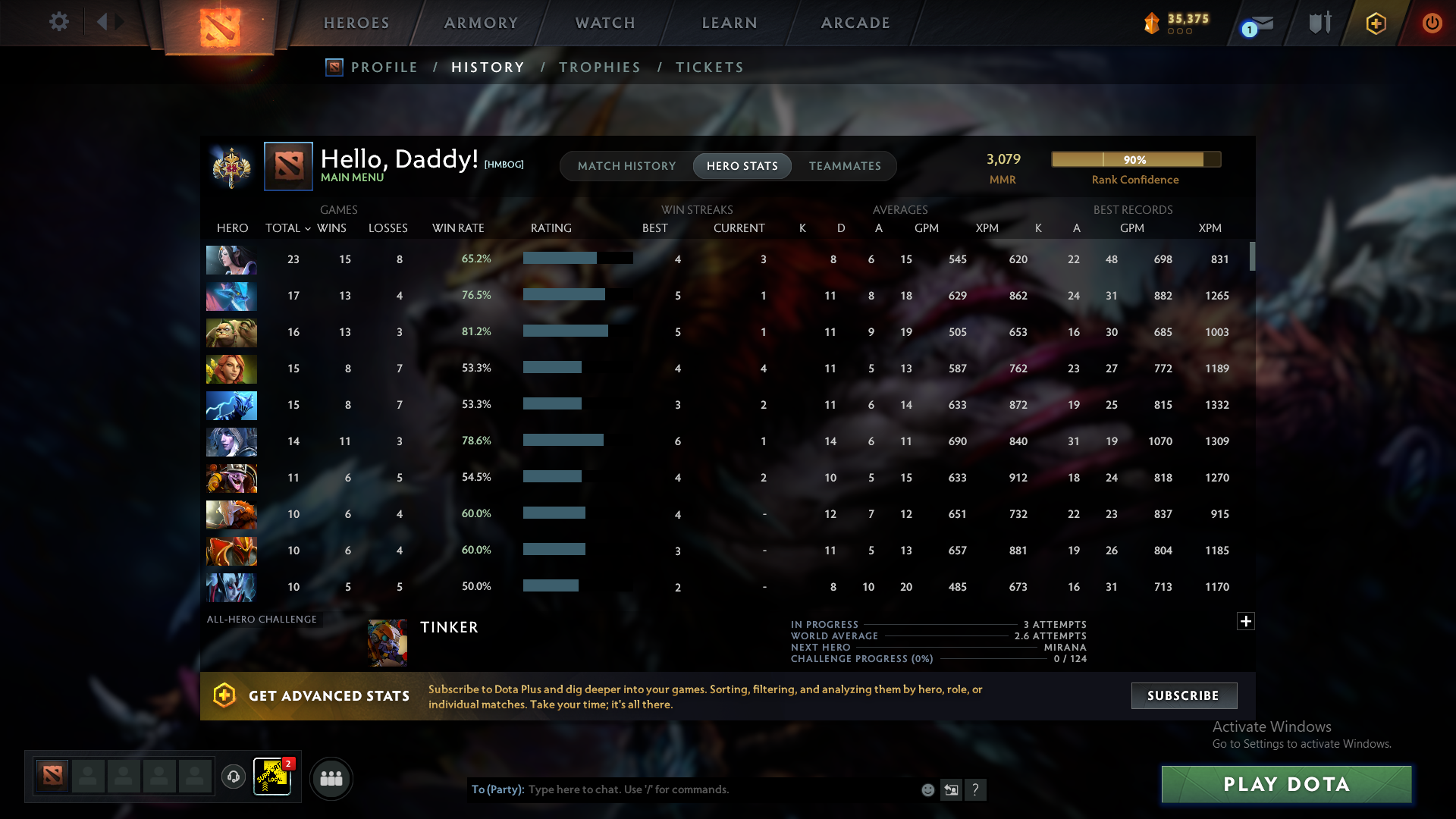Navigate to the Trophies section
1456x819 pixels.
[599, 67]
